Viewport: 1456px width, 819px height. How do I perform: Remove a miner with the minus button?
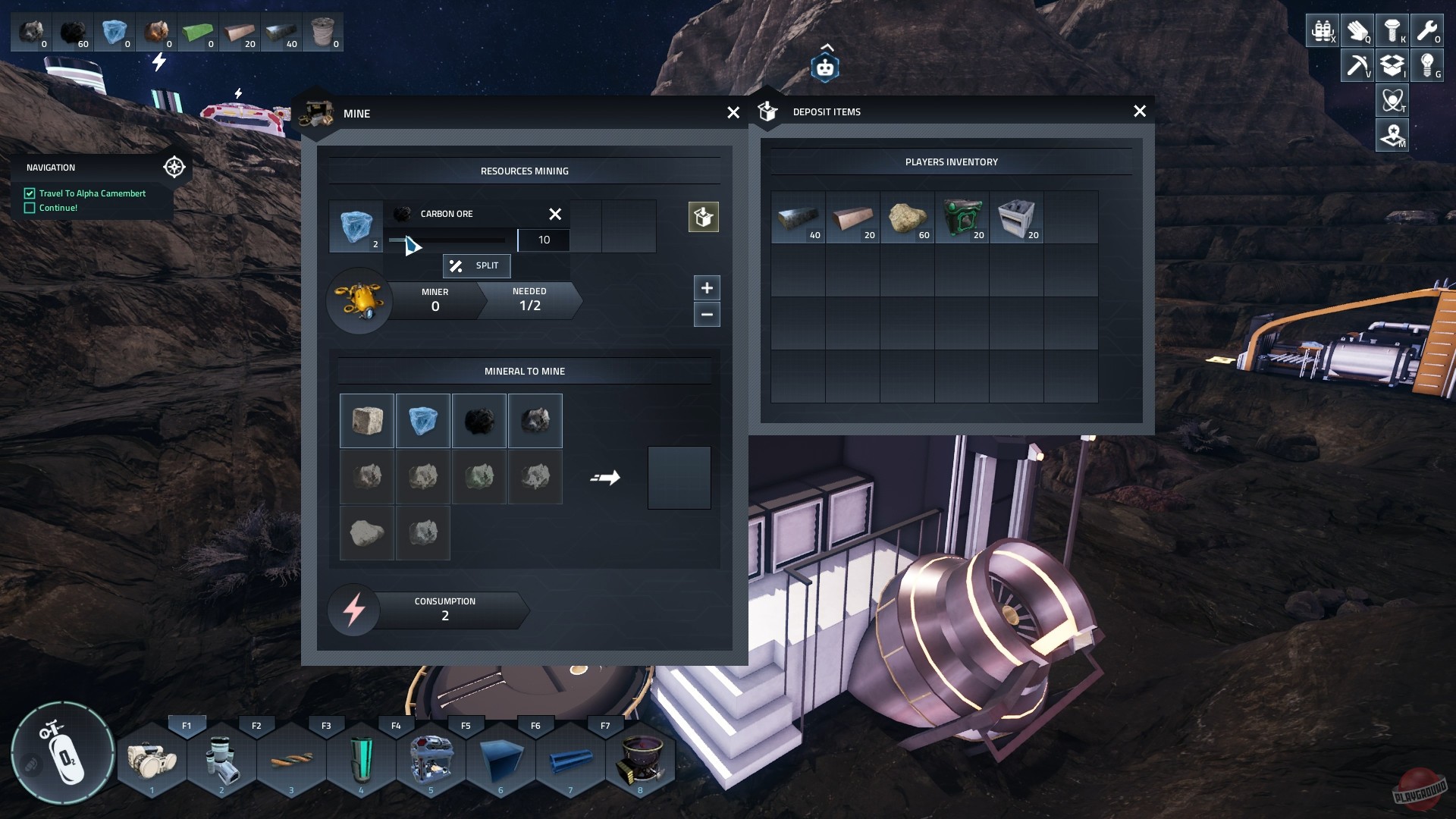[x=707, y=315]
